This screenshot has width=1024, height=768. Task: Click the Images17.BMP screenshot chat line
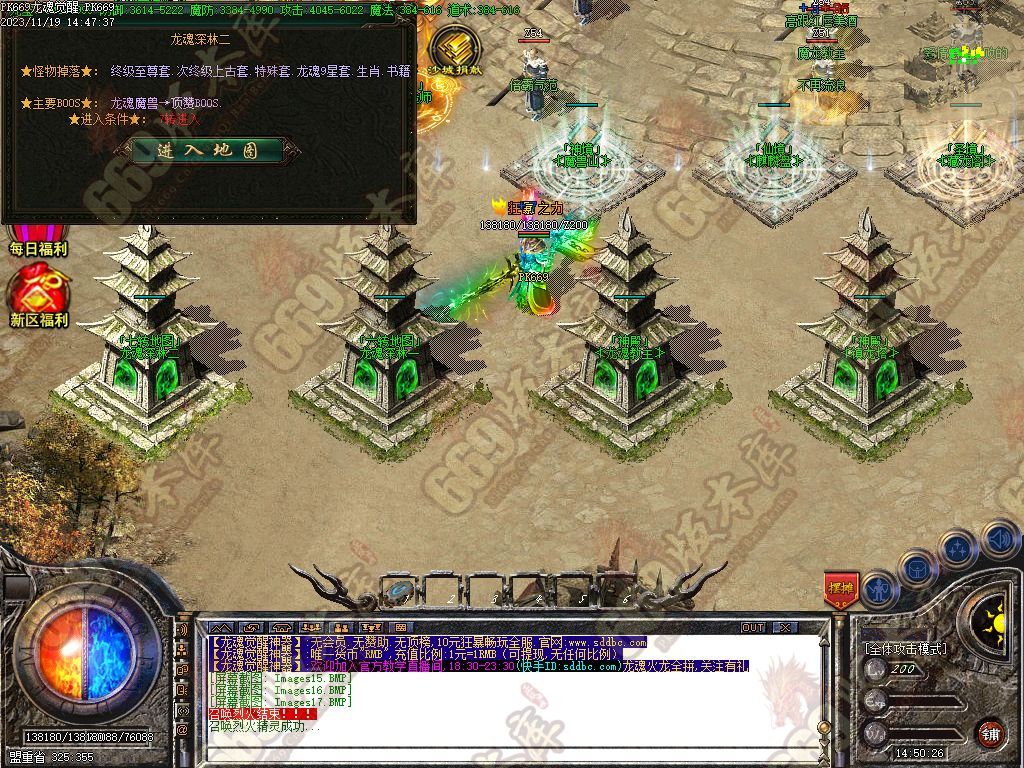tap(280, 702)
